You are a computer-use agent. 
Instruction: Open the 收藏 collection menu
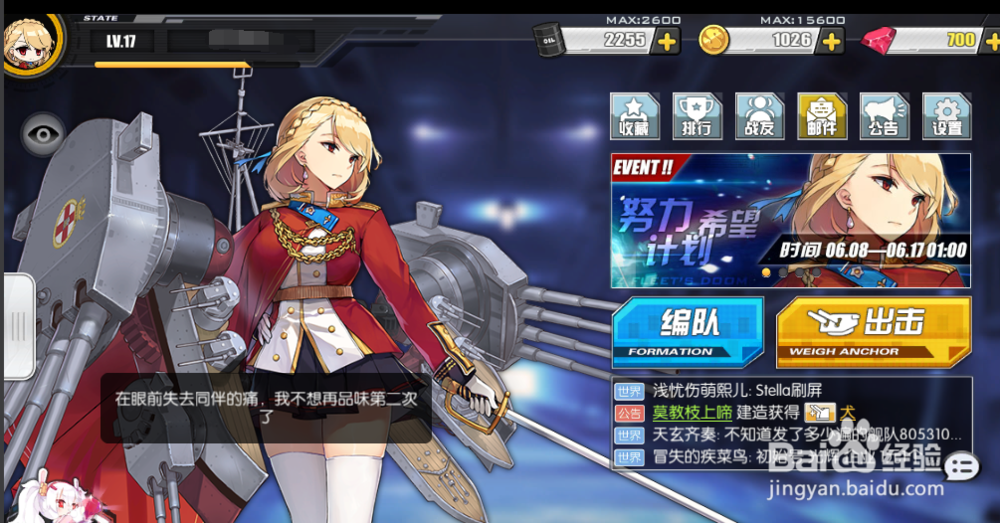click(x=635, y=116)
